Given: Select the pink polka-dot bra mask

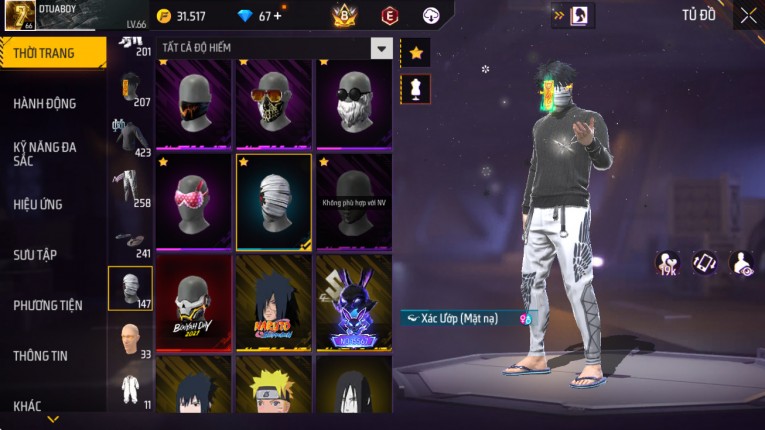Looking at the screenshot, I should tap(194, 201).
